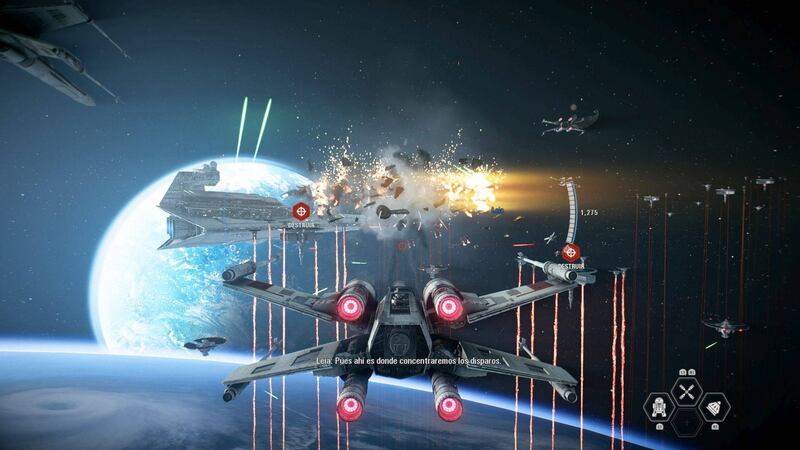The image size is (800, 450).
Task: Click the Destruir marker beside the 1,275 distance
Action: coord(571,253)
